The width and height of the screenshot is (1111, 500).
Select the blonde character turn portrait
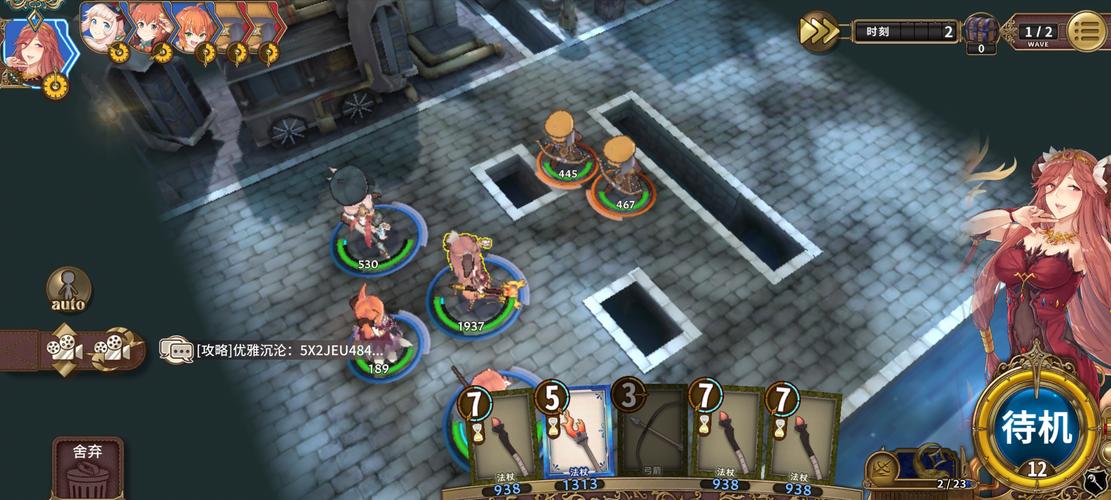101,27
